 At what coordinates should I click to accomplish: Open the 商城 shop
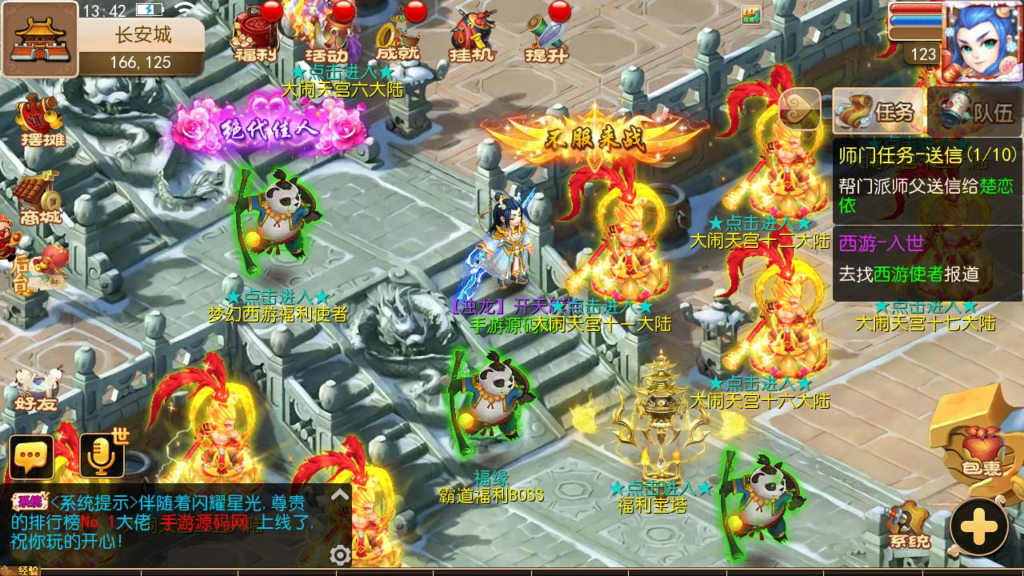pyautogui.click(x=38, y=195)
